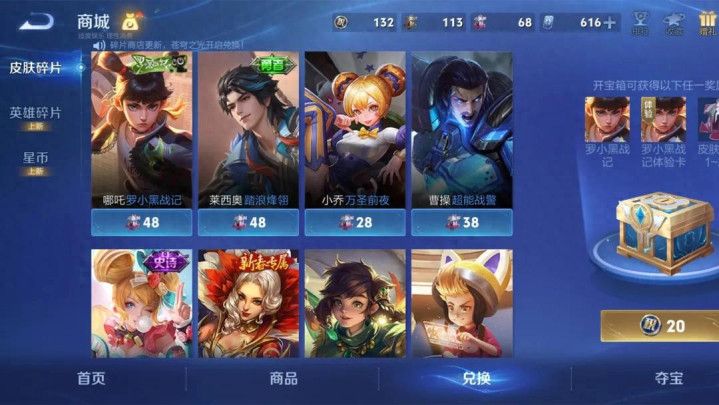The height and width of the screenshot is (405, 719).
Task: Add more tickets with the plus button
Action: point(611,23)
